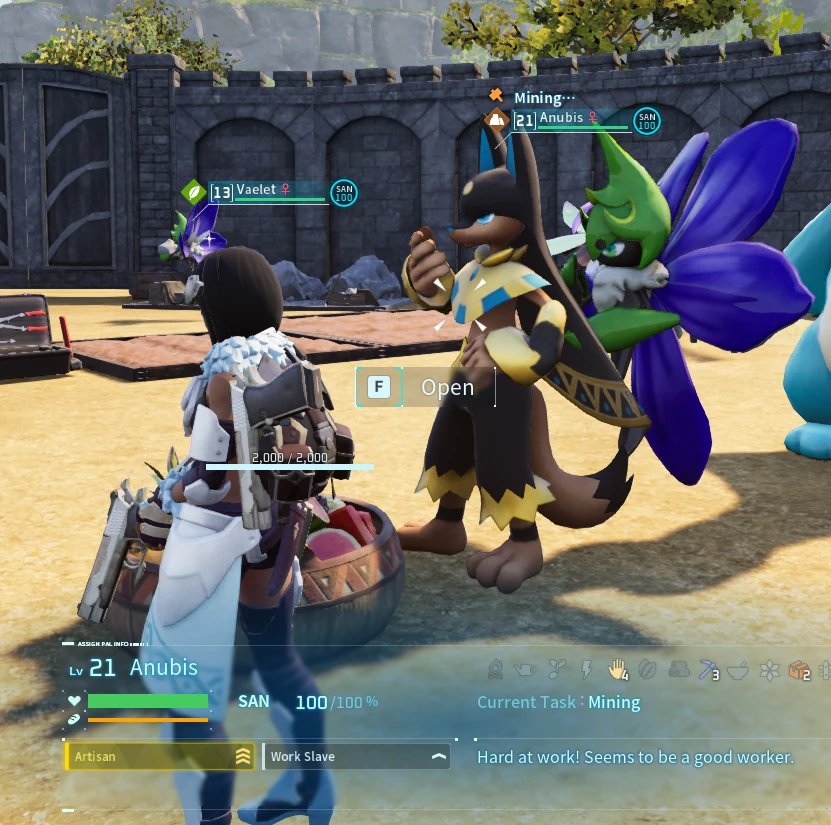Select the Vaelet level 13 nameplate
The width and height of the screenshot is (831, 825).
pyautogui.click(x=268, y=191)
